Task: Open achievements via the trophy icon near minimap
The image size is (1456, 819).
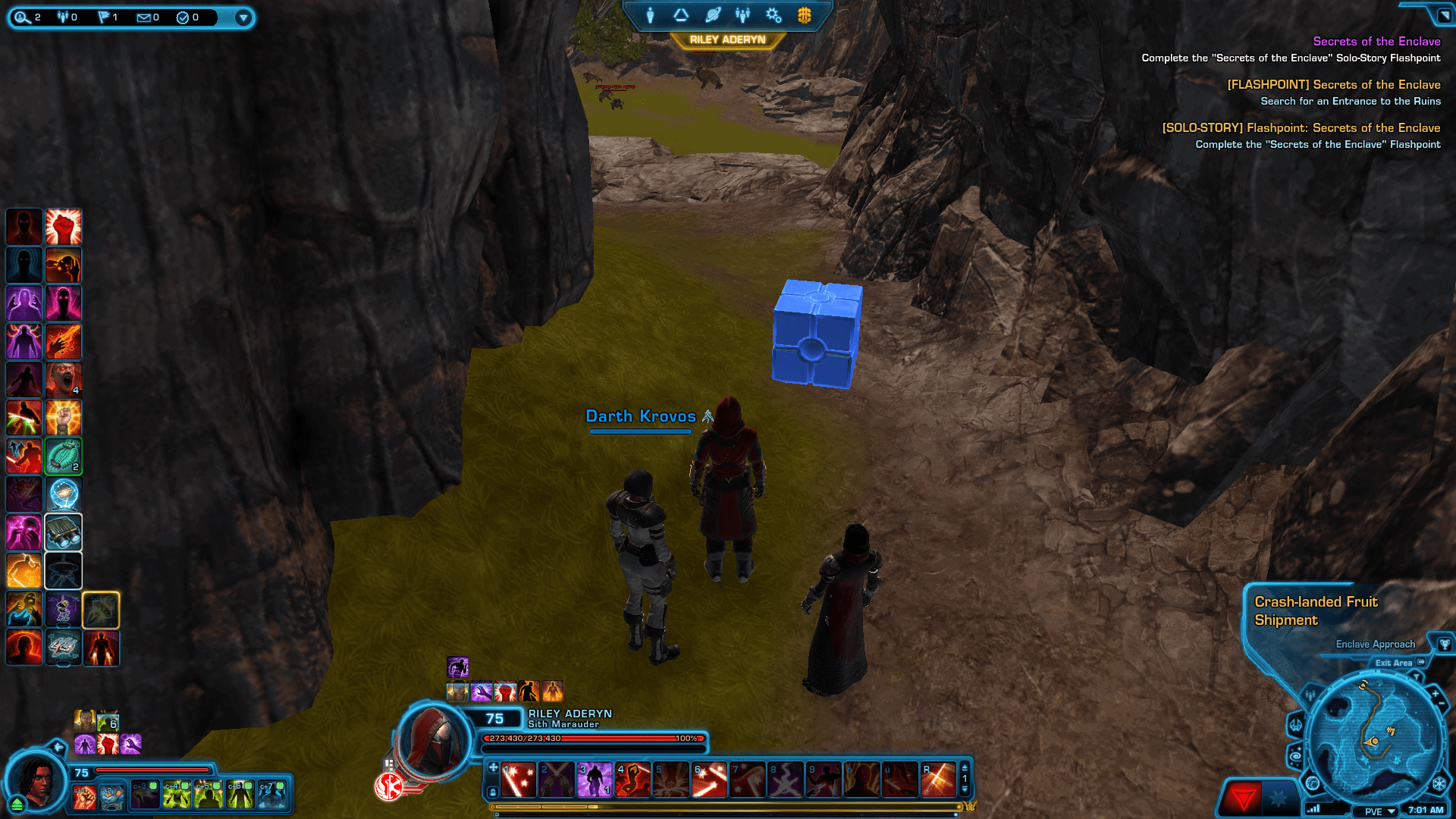Action: [x=1445, y=645]
